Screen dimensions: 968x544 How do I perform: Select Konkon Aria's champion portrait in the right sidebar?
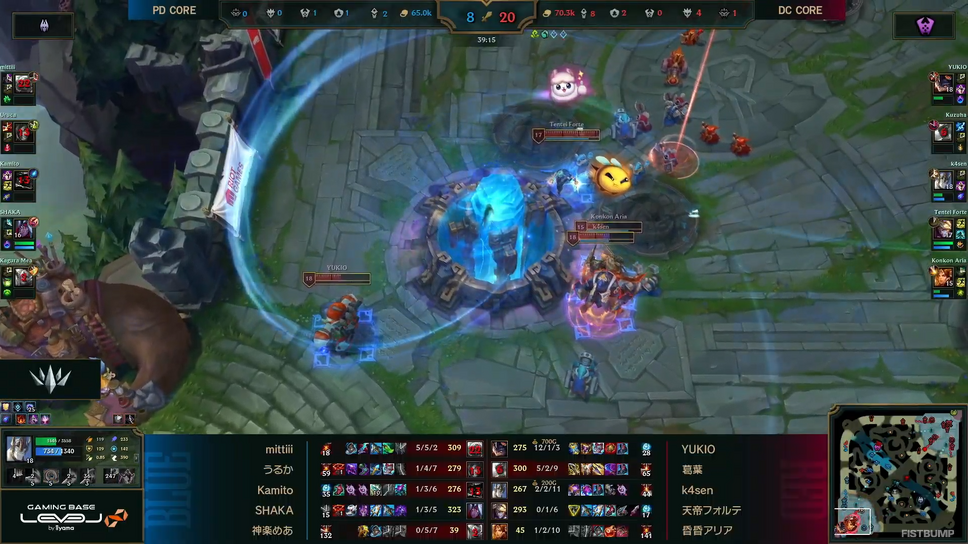tap(943, 277)
